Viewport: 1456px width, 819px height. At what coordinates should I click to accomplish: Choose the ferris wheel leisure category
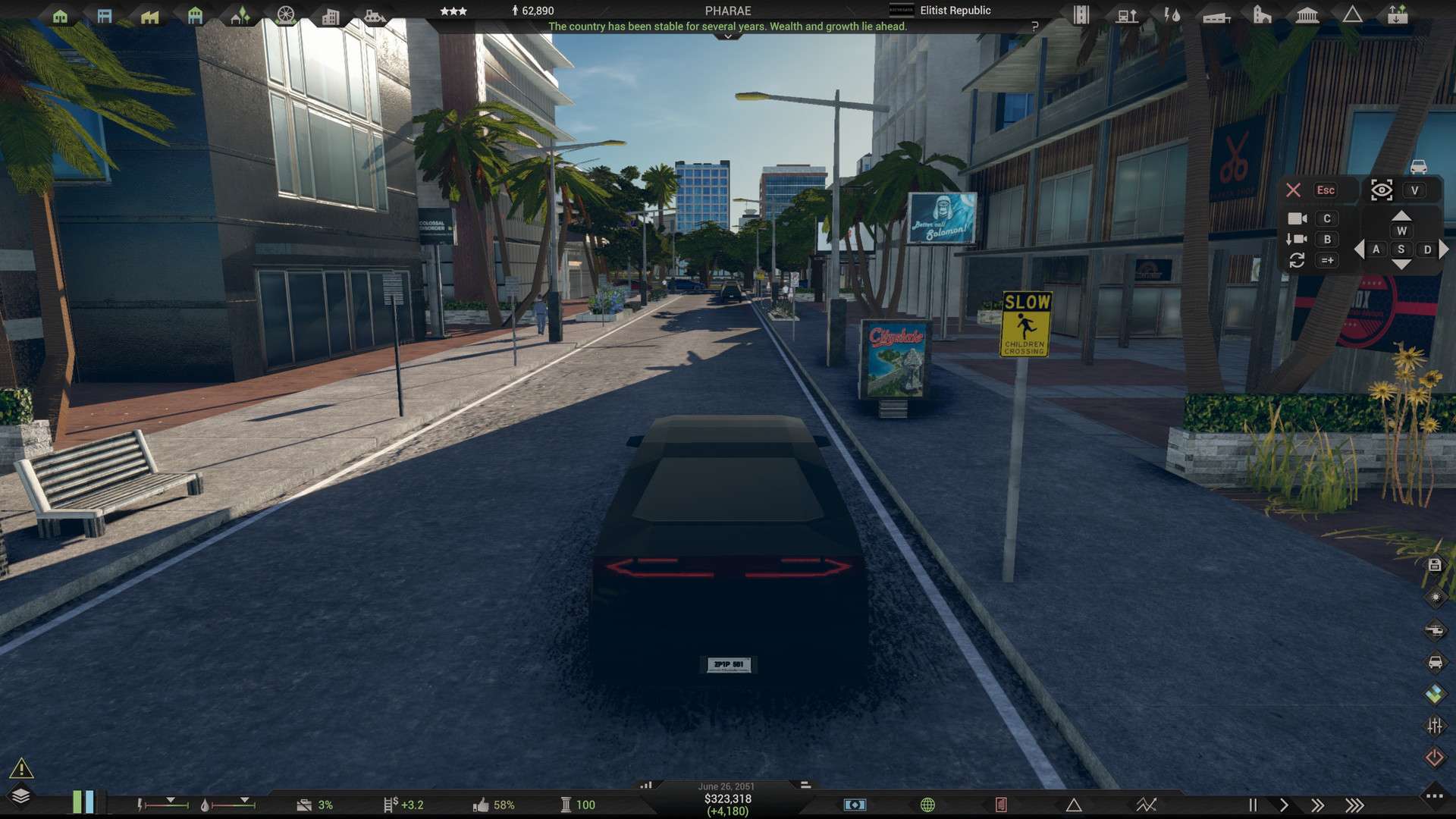coord(286,16)
